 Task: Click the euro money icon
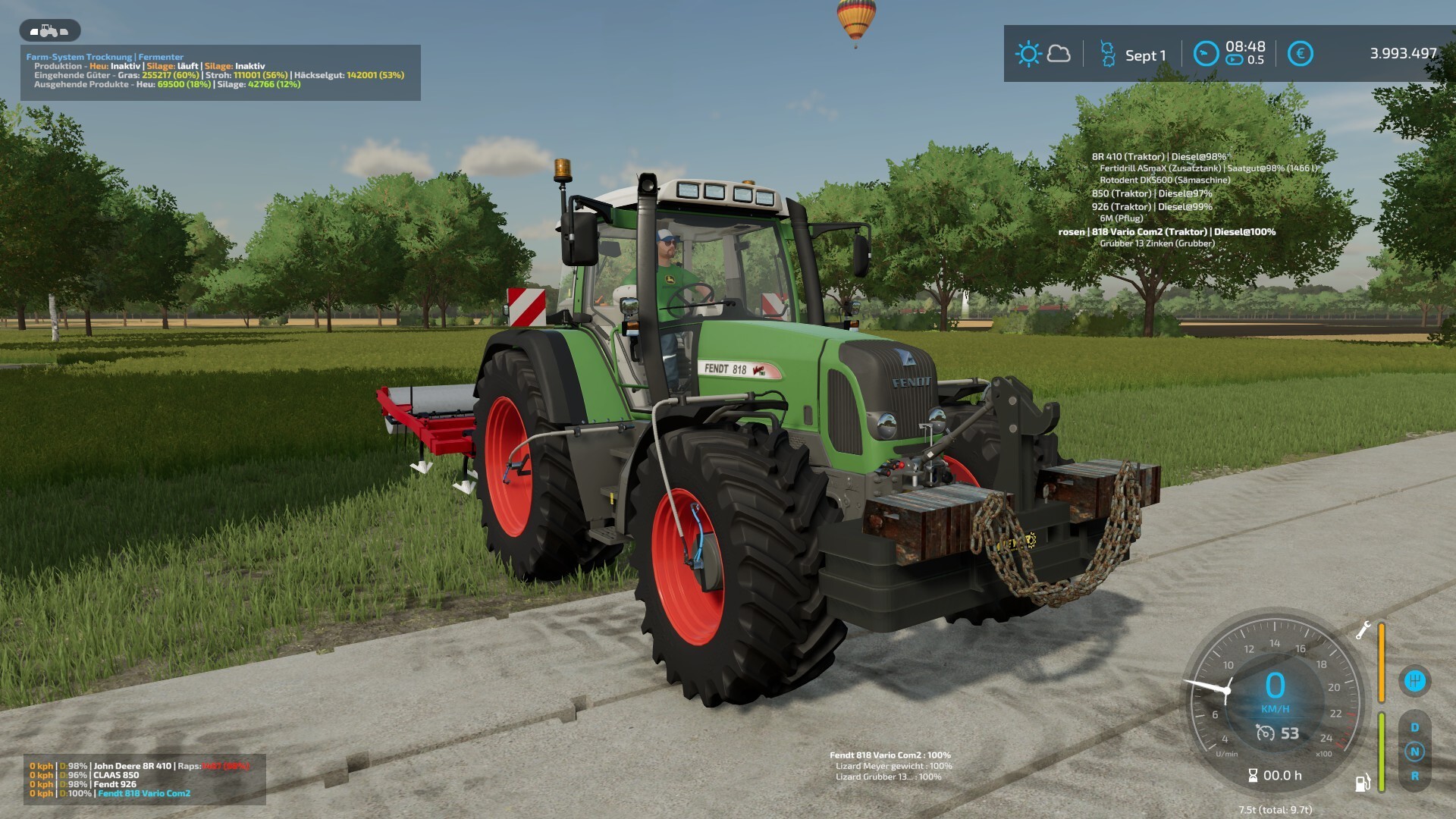tap(1300, 54)
